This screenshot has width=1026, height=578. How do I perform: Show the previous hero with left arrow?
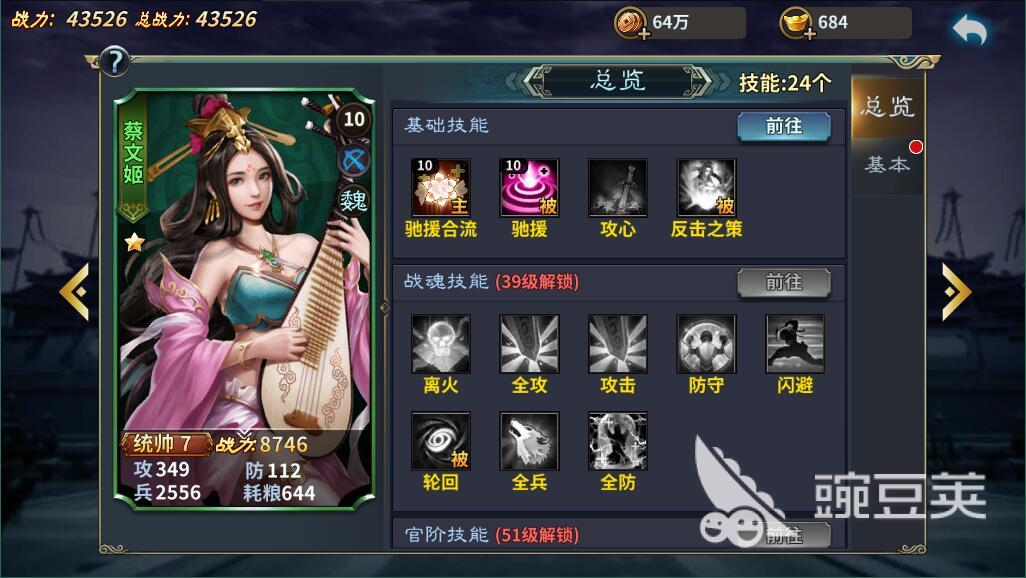[74, 291]
